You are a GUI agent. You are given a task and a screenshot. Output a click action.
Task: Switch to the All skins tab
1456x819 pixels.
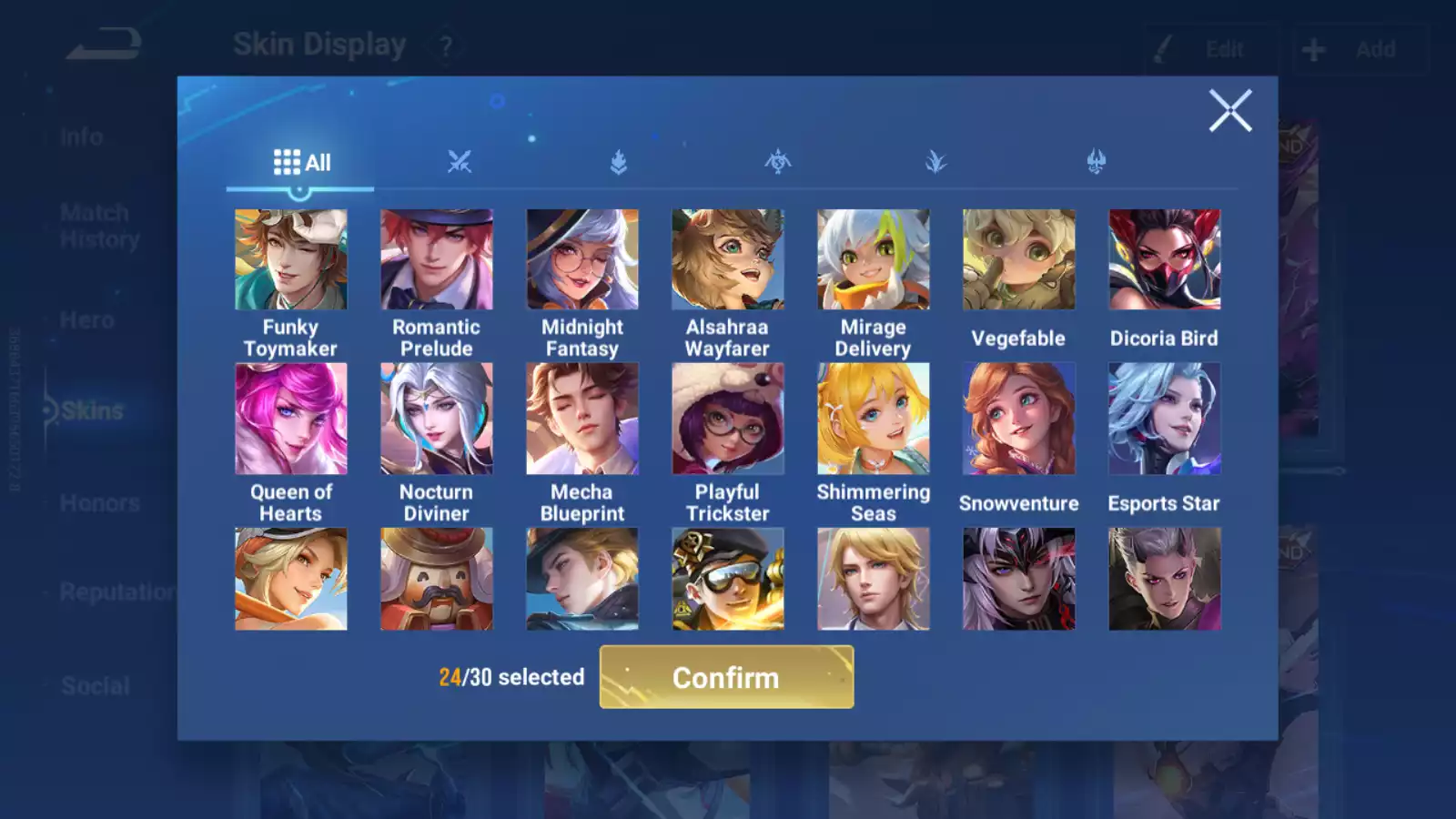300,161
